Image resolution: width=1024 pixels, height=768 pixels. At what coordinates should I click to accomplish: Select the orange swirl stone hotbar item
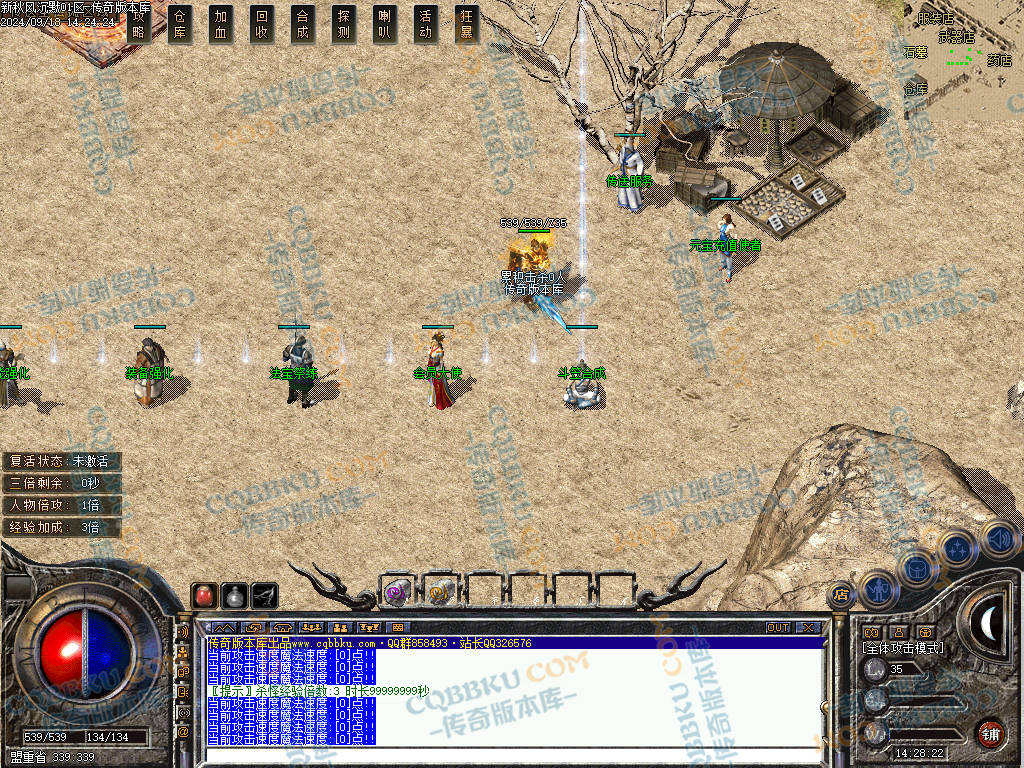[x=439, y=592]
